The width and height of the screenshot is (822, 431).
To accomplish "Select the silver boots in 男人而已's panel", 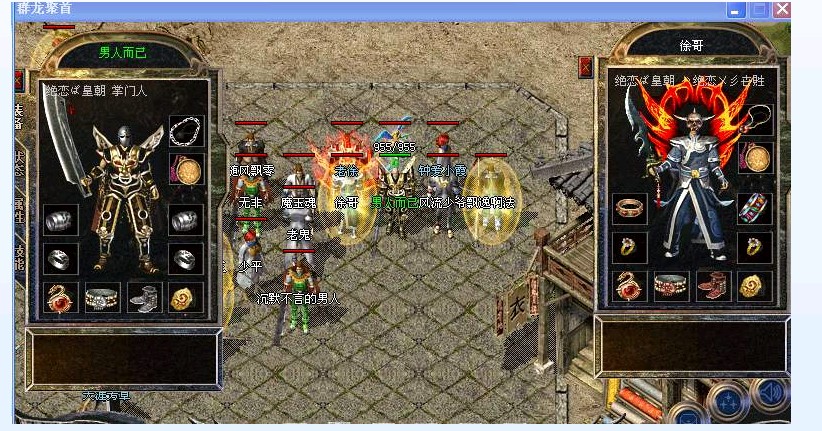I will [x=143, y=297].
